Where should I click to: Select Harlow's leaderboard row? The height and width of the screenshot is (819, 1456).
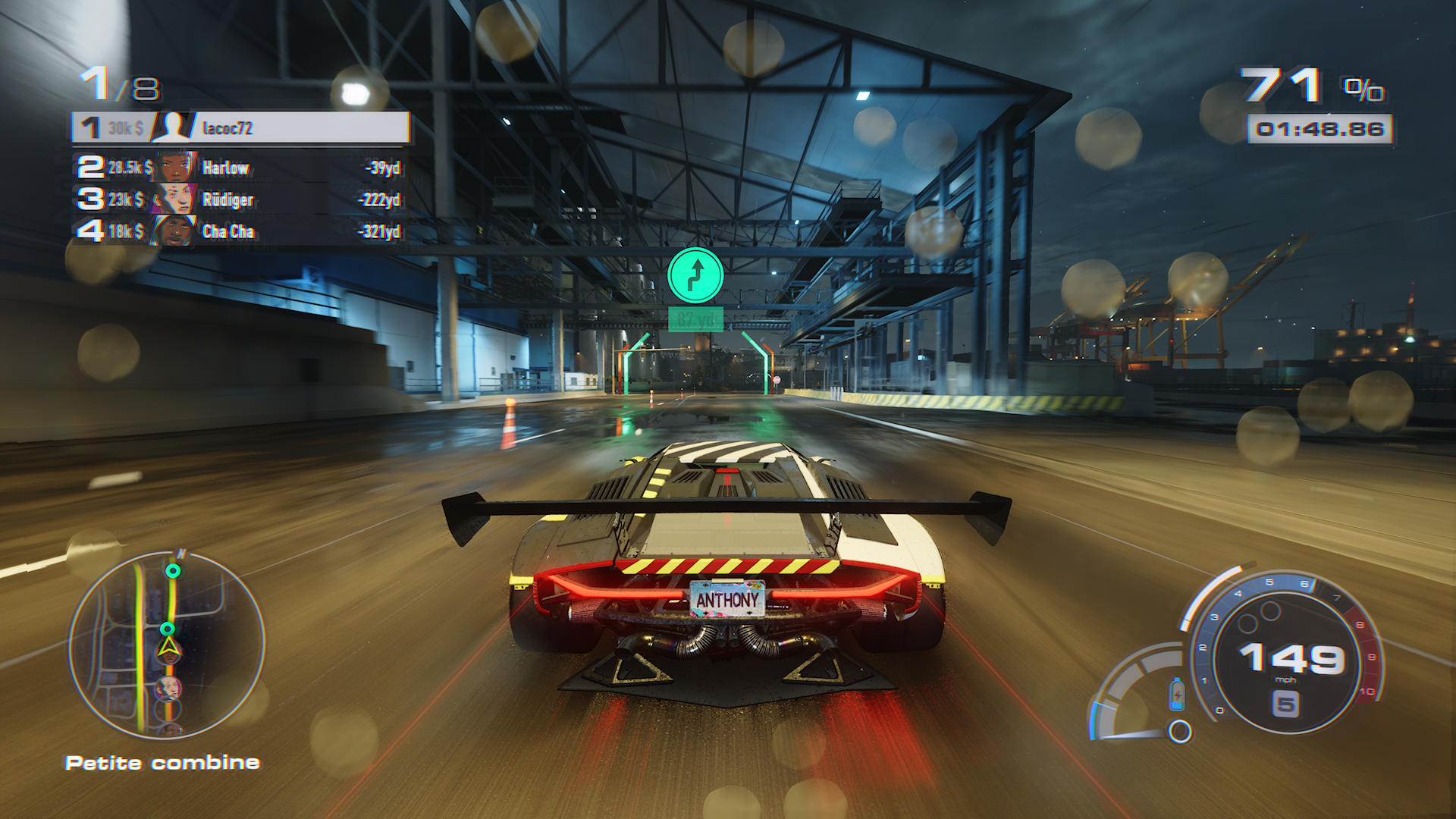pyautogui.click(x=241, y=168)
